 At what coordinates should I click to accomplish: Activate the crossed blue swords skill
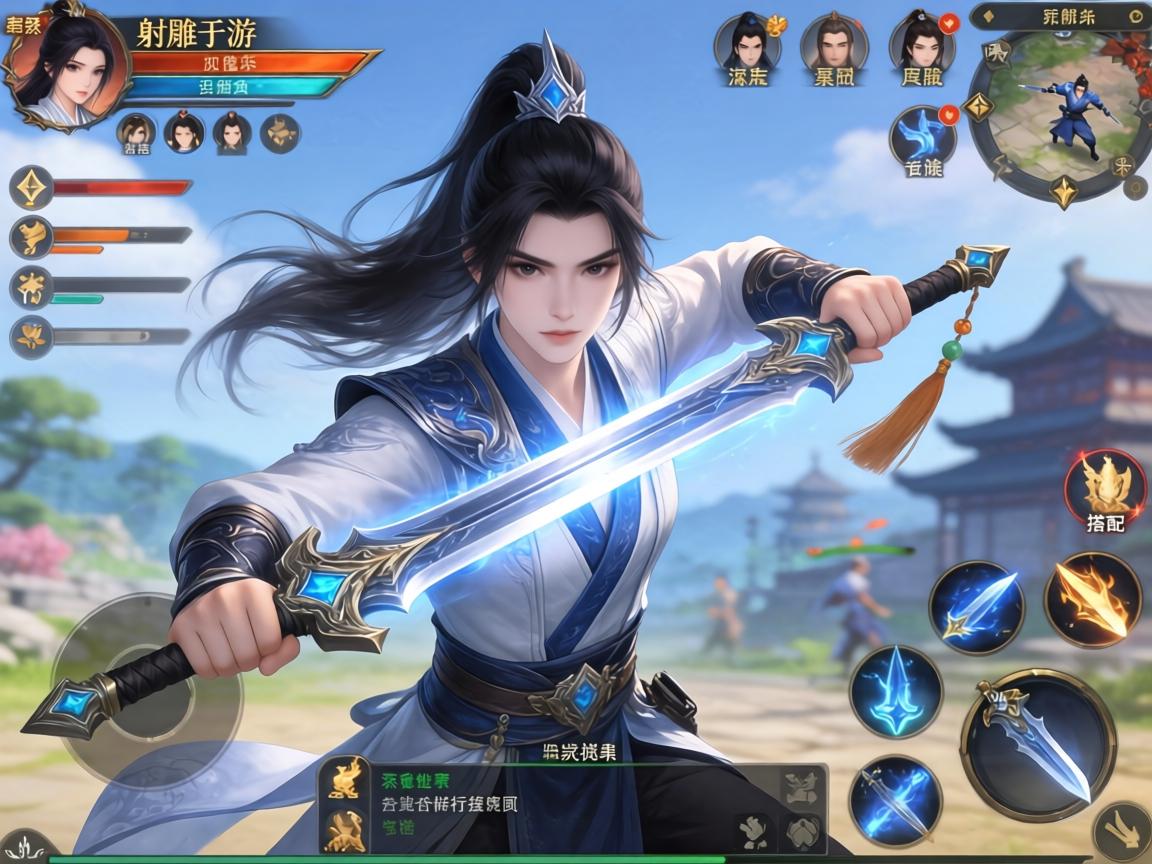pyautogui.click(x=895, y=801)
